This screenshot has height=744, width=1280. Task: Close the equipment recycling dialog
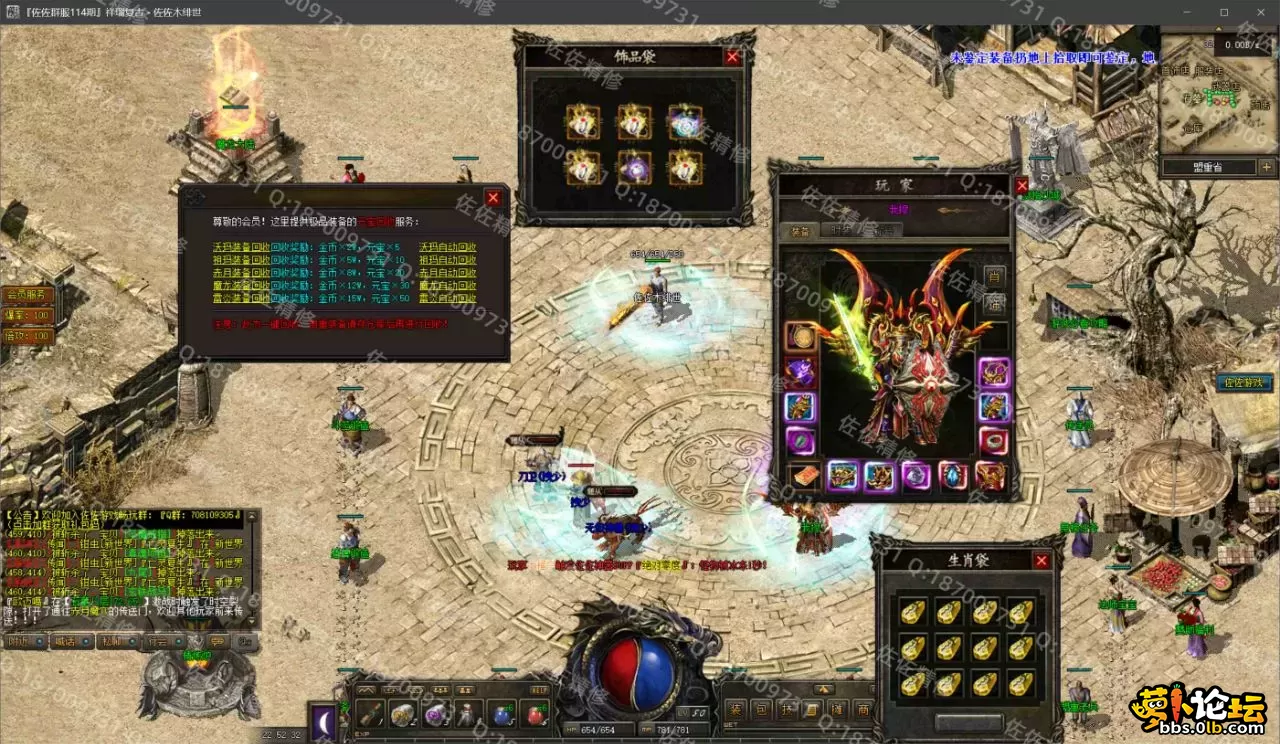pyautogui.click(x=493, y=198)
